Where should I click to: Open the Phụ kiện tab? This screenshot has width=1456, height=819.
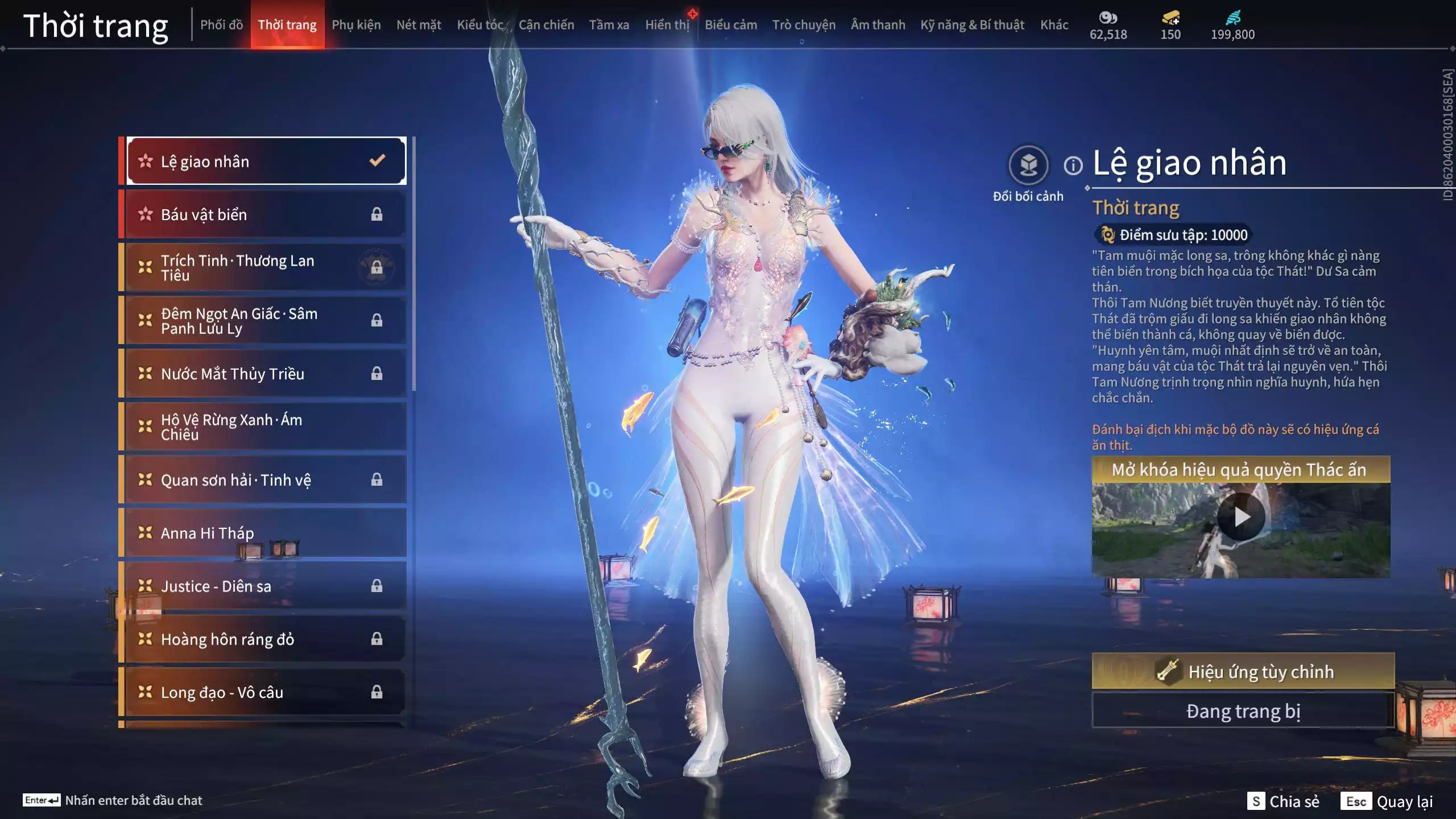[356, 25]
